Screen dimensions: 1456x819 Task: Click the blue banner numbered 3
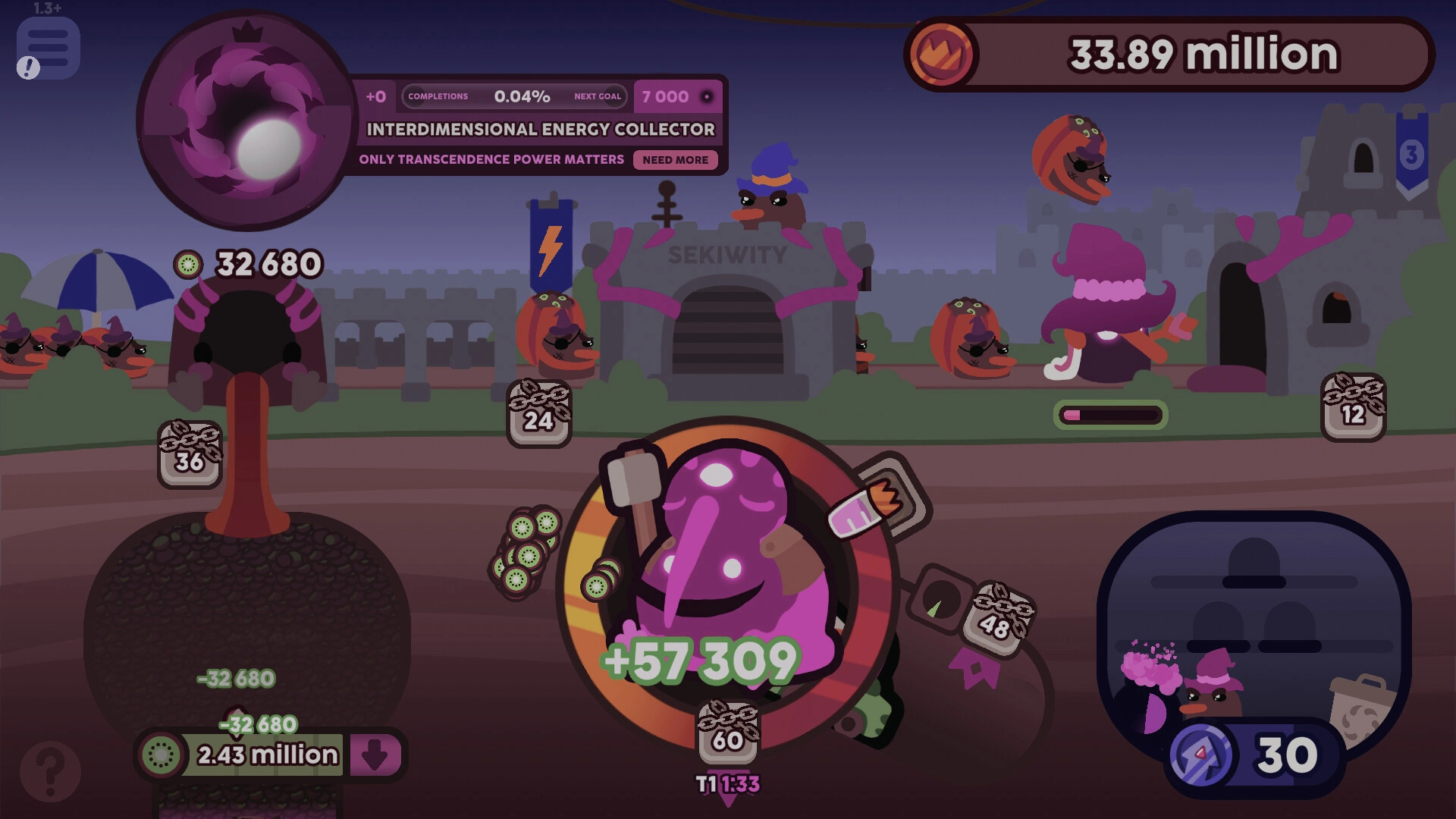tap(1411, 155)
